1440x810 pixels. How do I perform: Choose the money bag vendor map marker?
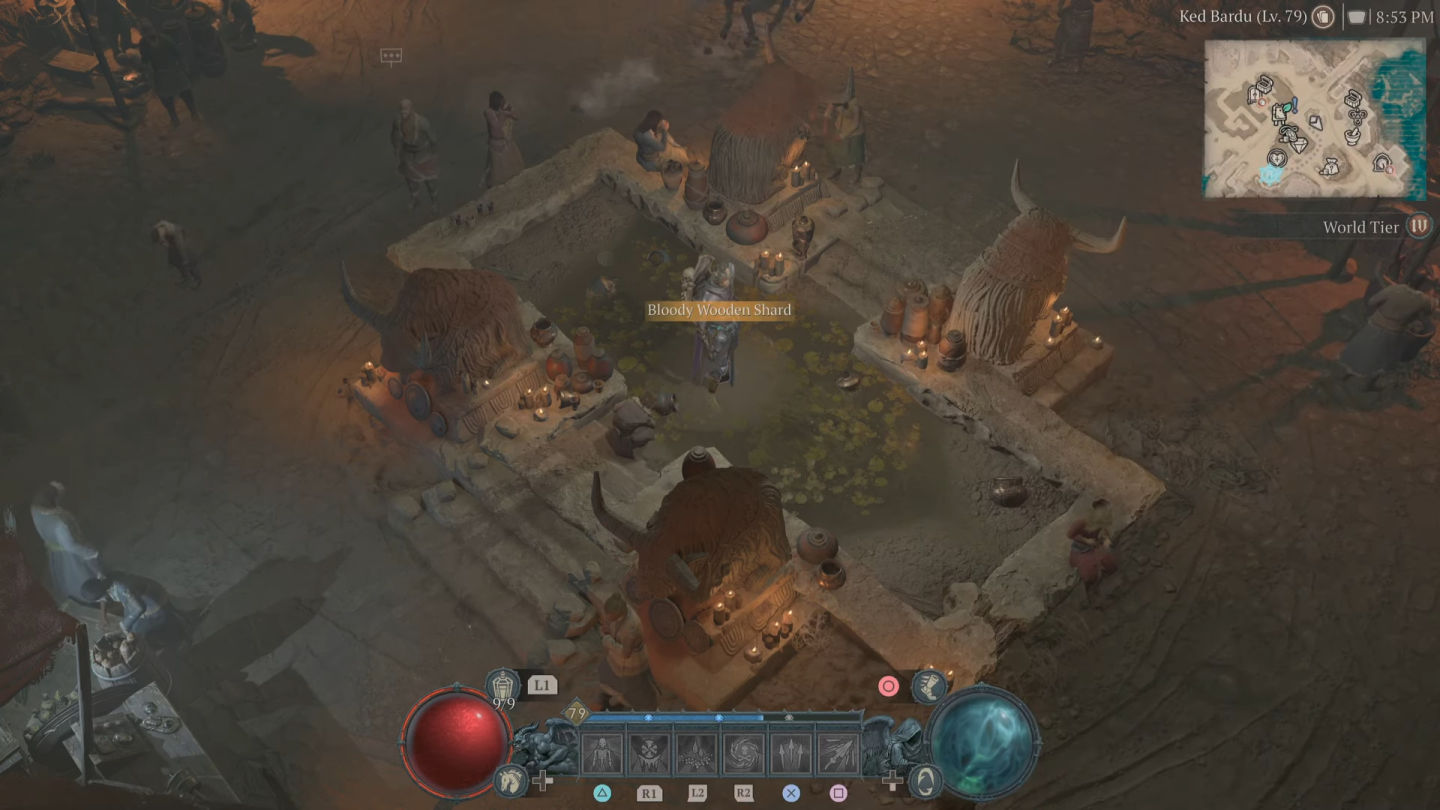pyautogui.click(x=1330, y=167)
